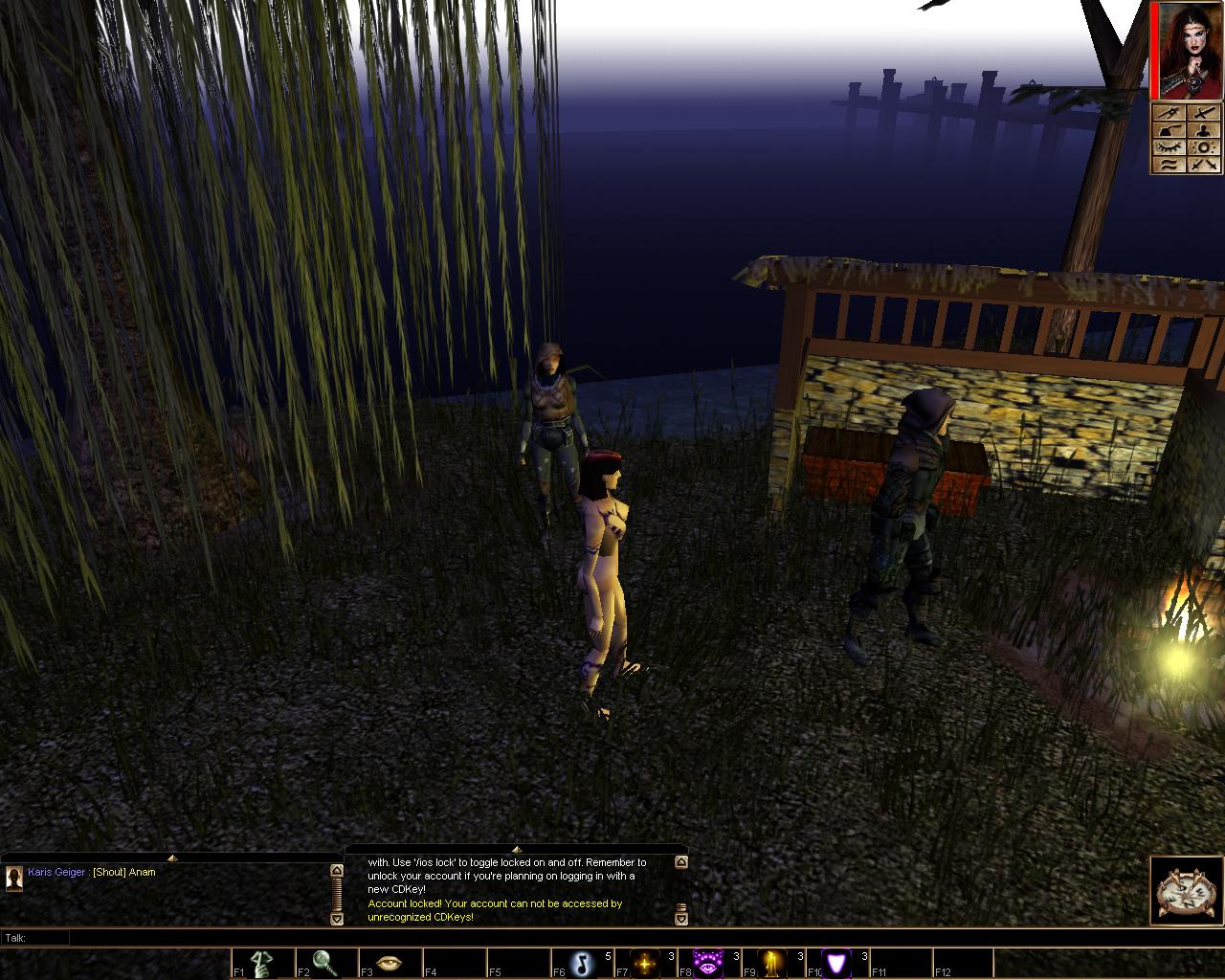Activate the music note ability

(x=581, y=963)
